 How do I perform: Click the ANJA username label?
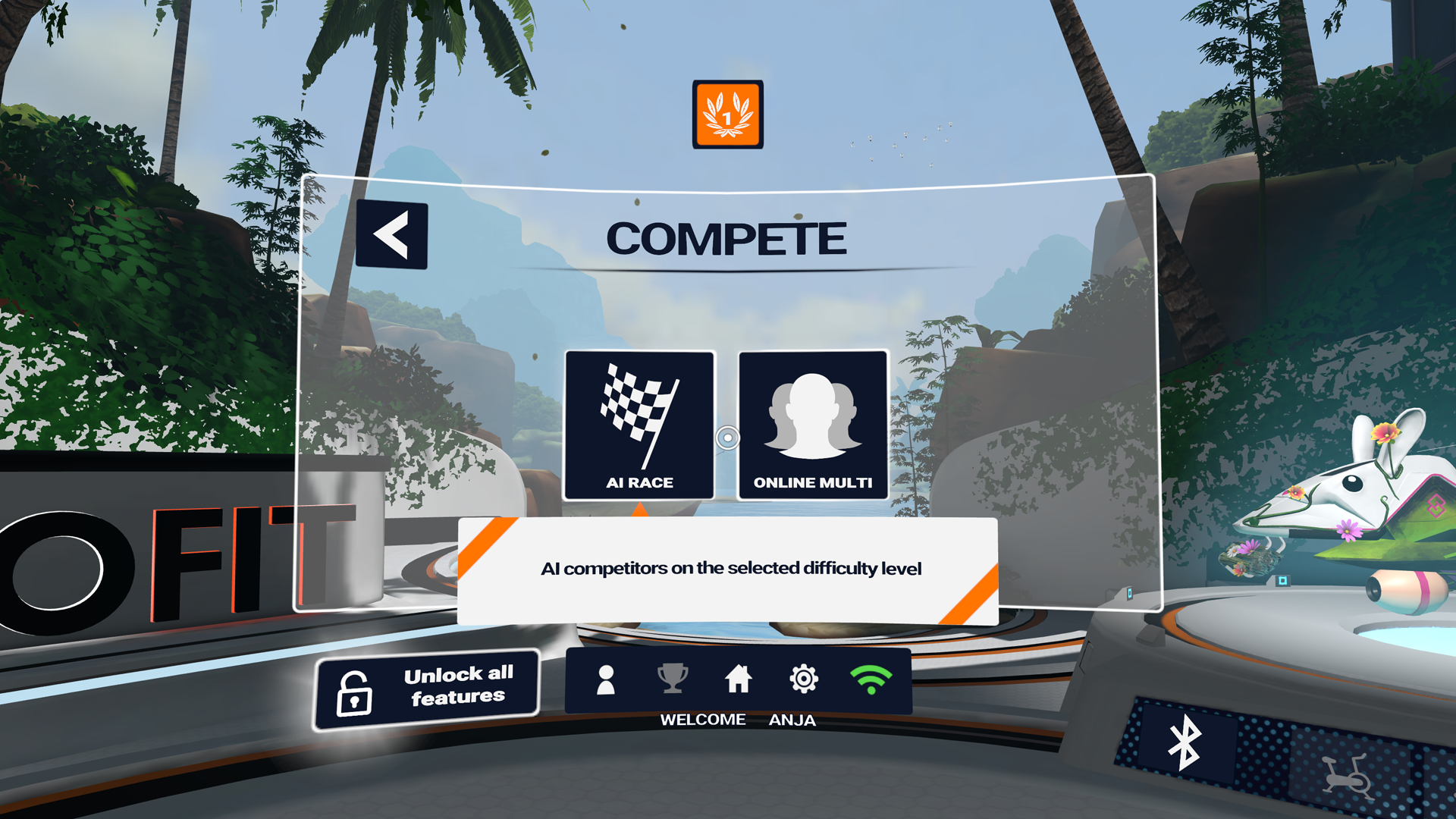(792, 719)
